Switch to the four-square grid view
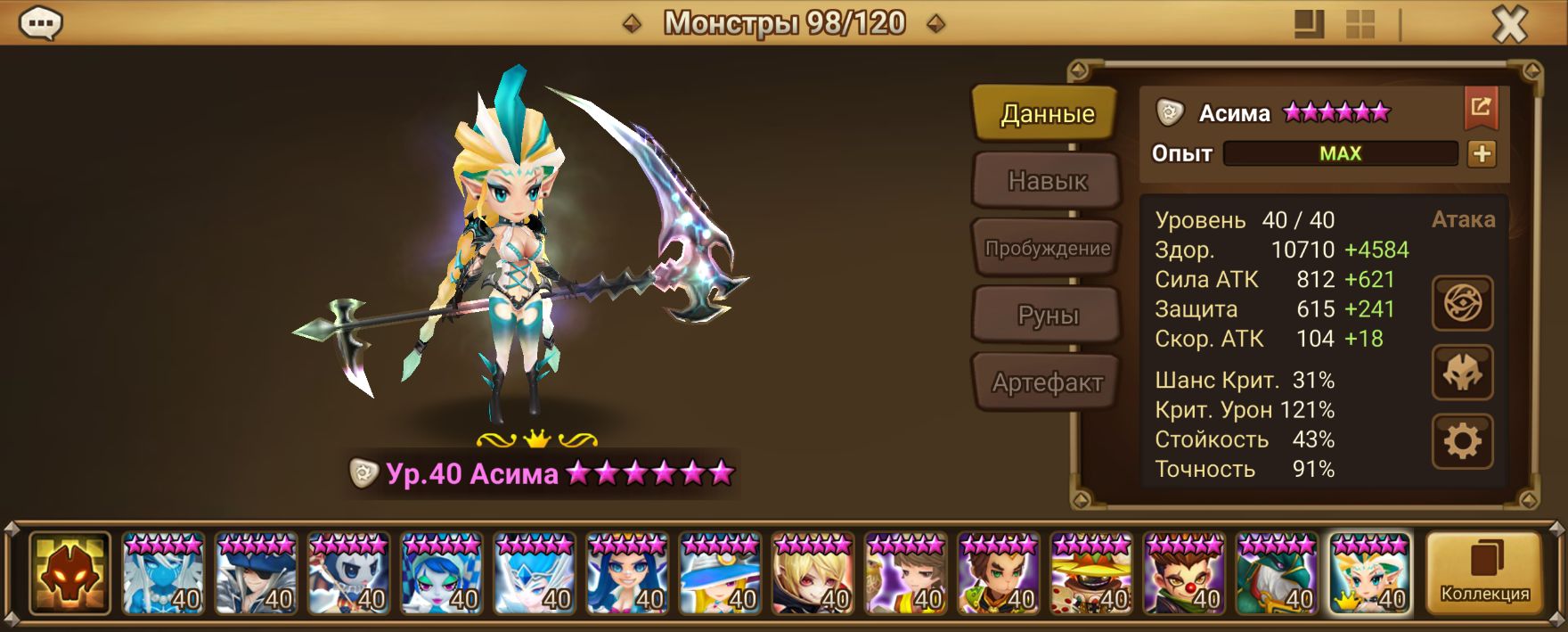 pyautogui.click(x=1360, y=24)
